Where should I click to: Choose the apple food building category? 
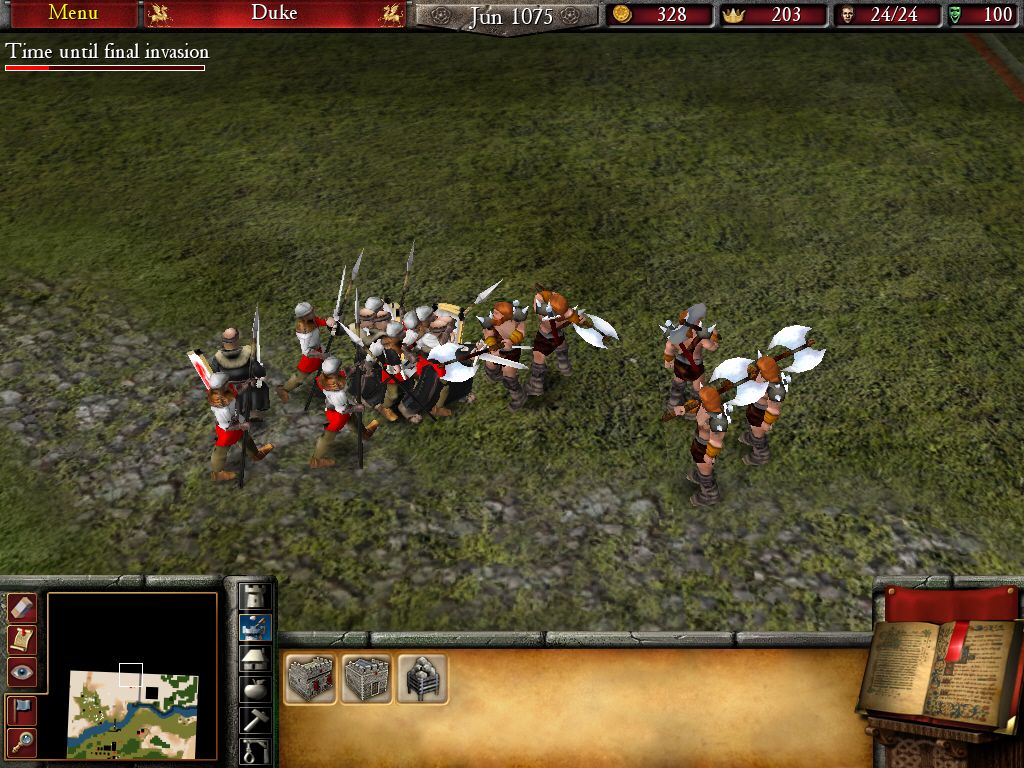[x=255, y=689]
